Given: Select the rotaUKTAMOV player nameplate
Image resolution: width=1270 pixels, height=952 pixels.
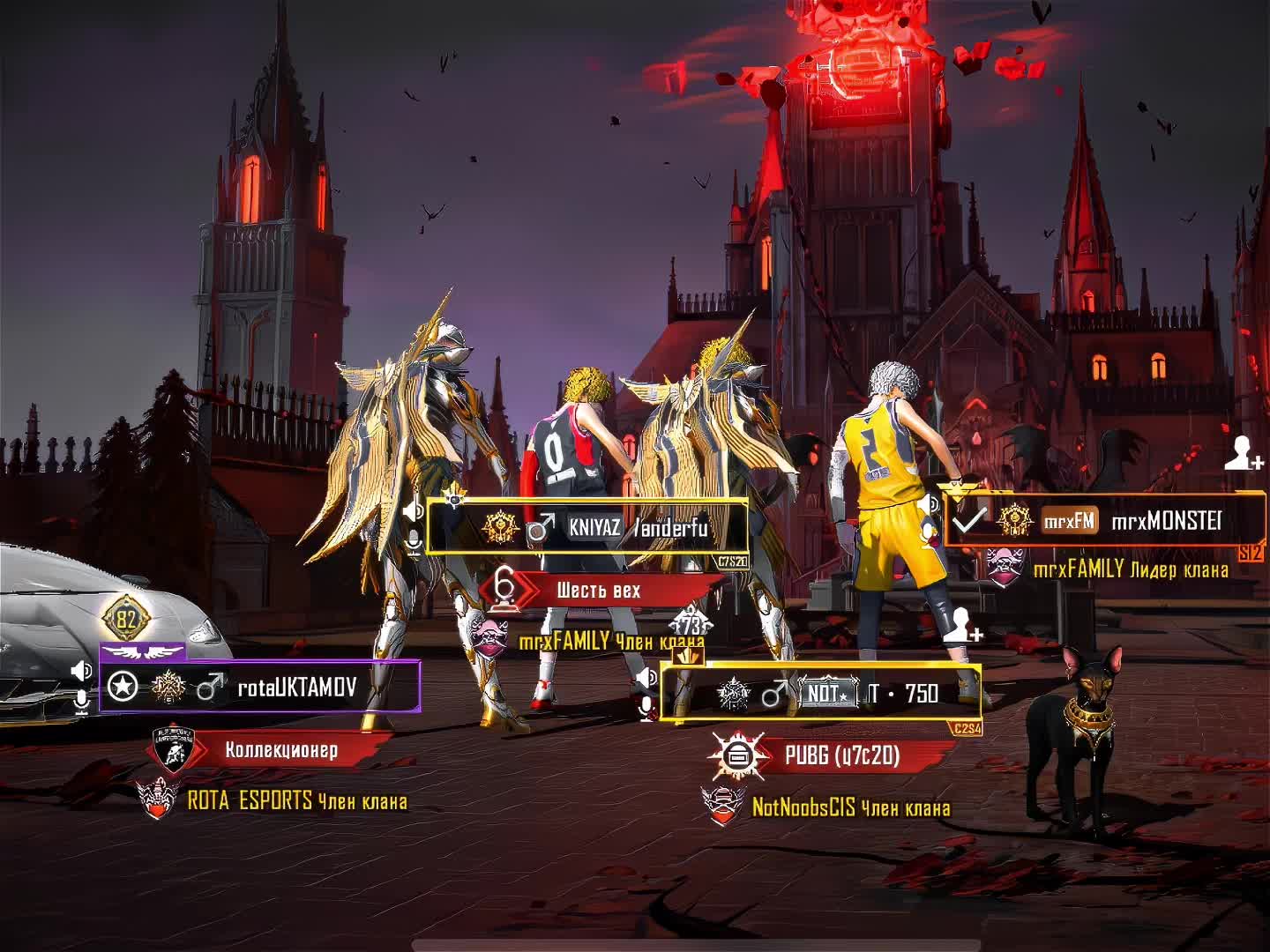Looking at the screenshot, I should tap(259, 687).
